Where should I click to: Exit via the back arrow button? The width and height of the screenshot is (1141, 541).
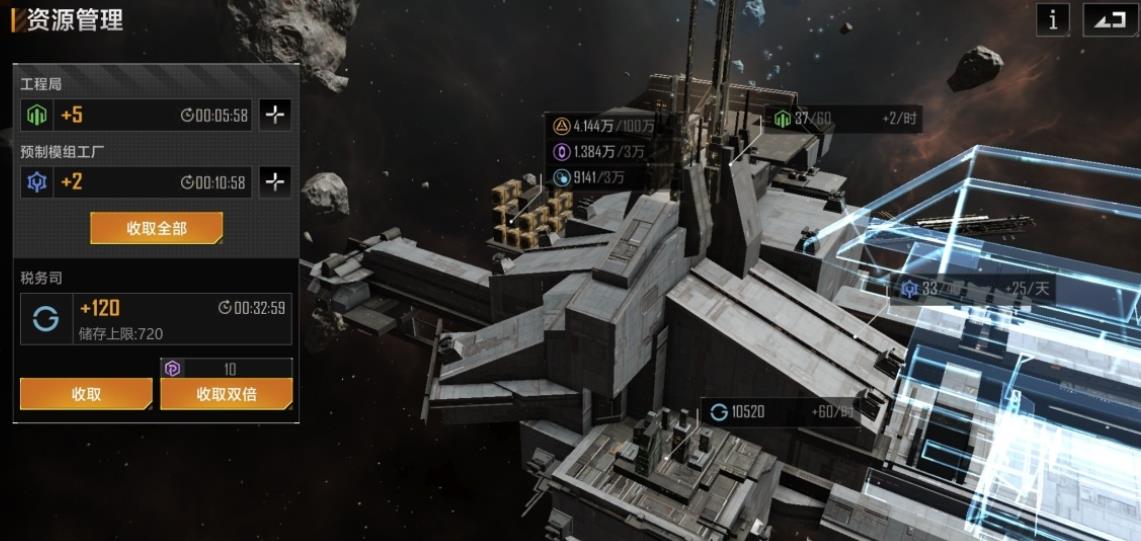(1109, 20)
